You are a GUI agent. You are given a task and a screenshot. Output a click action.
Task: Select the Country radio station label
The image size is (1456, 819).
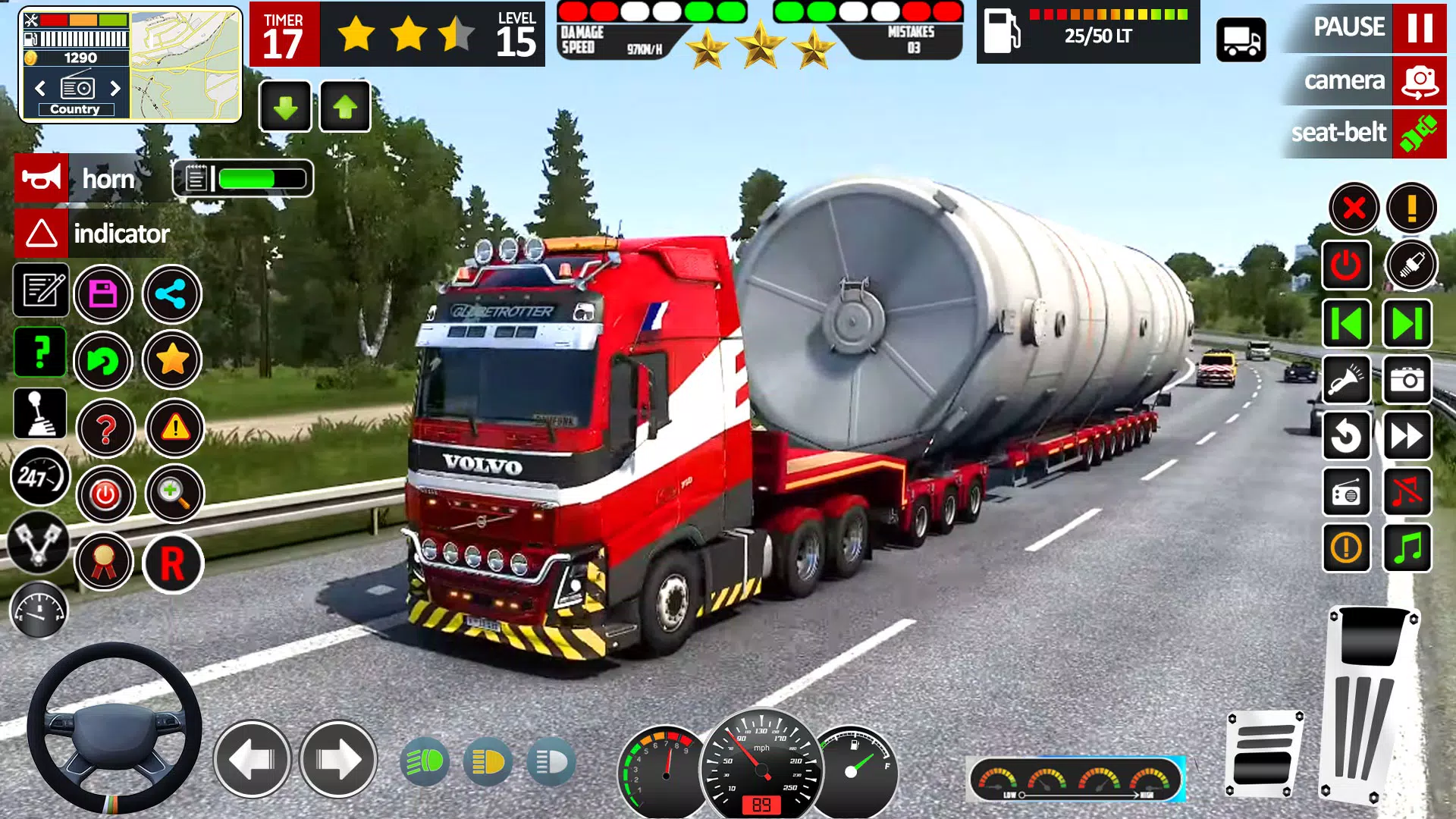tap(74, 108)
